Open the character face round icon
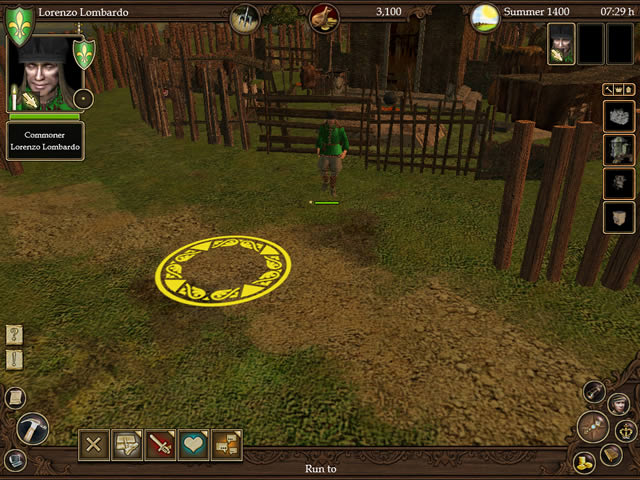 [x=617, y=402]
